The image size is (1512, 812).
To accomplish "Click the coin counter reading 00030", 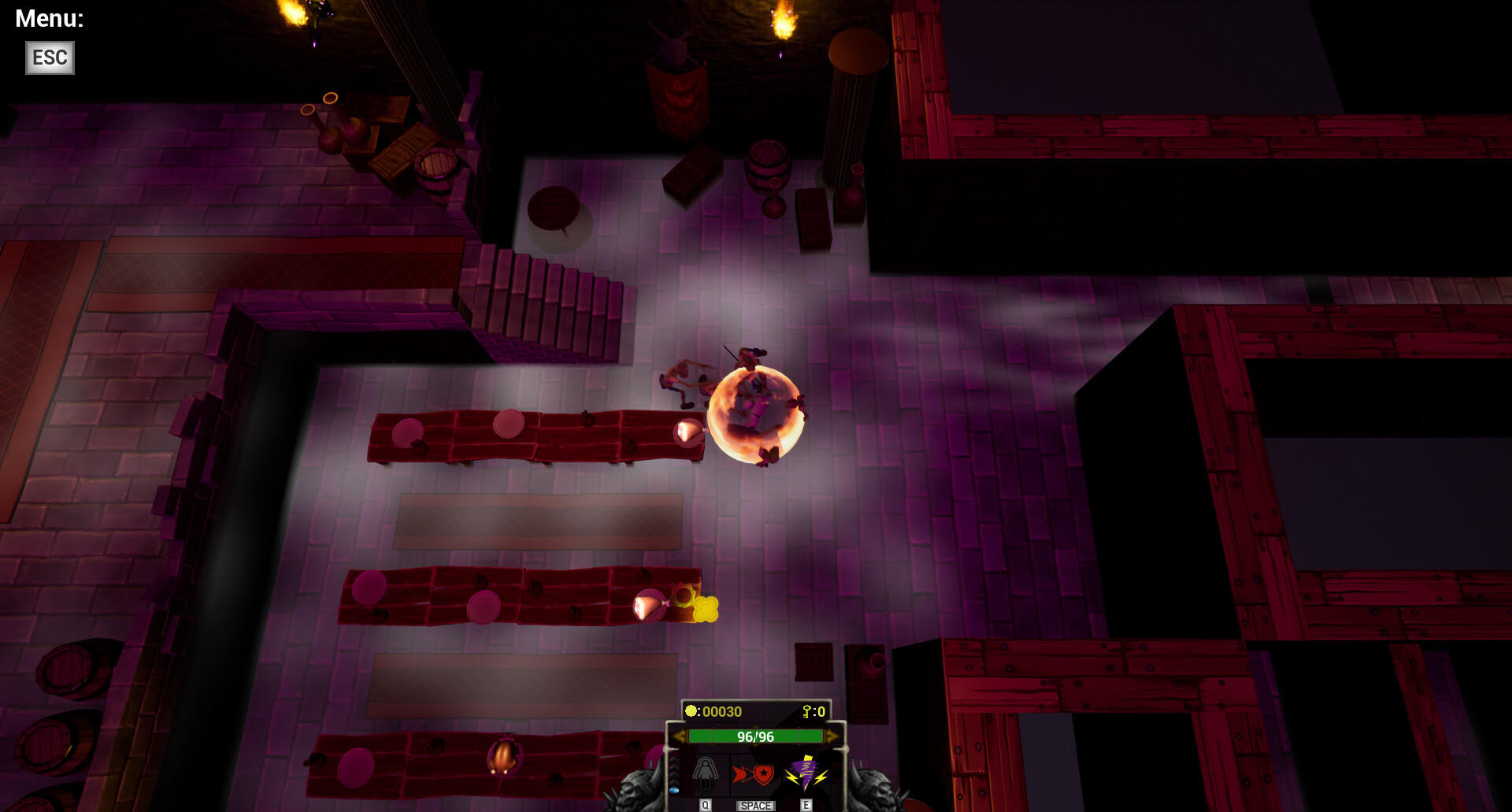I will [722, 711].
